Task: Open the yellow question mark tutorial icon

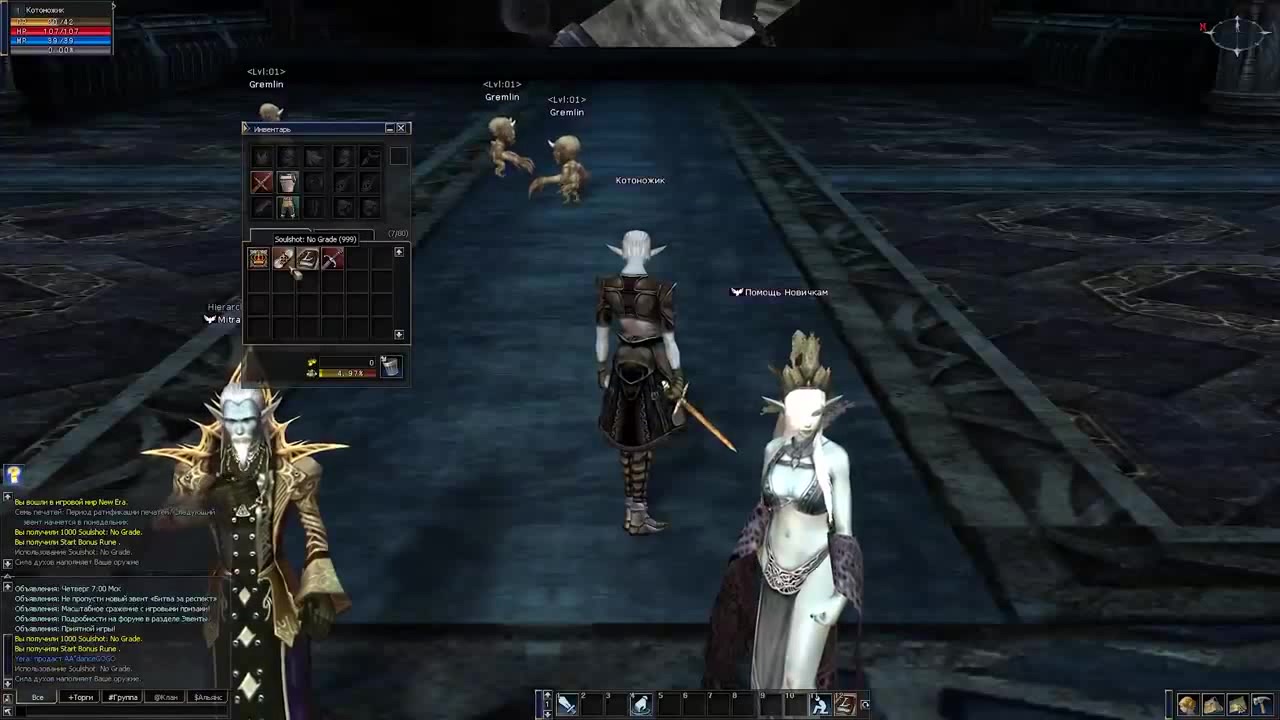Action: click(x=14, y=476)
